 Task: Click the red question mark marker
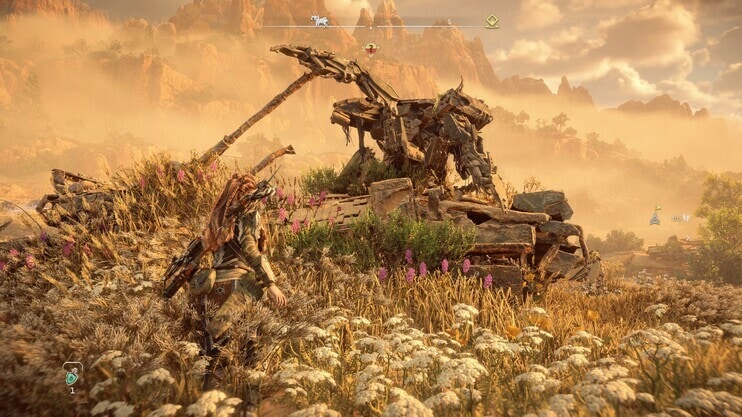click(x=371, y=48)
